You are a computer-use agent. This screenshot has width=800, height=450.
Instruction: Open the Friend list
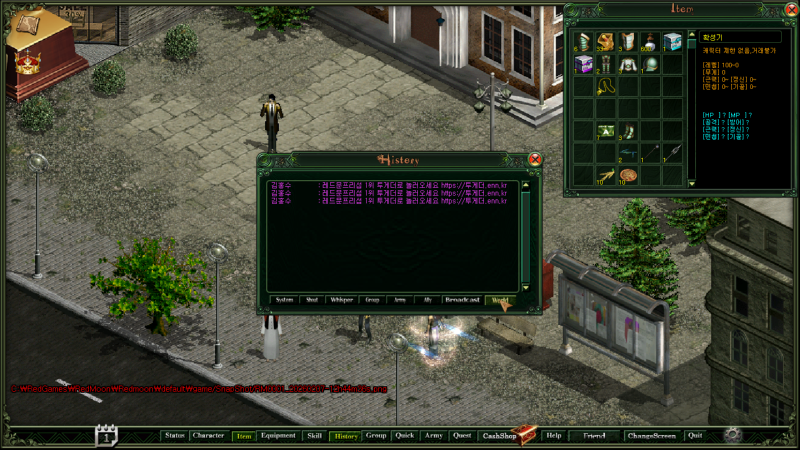click(x=594, y=436)
